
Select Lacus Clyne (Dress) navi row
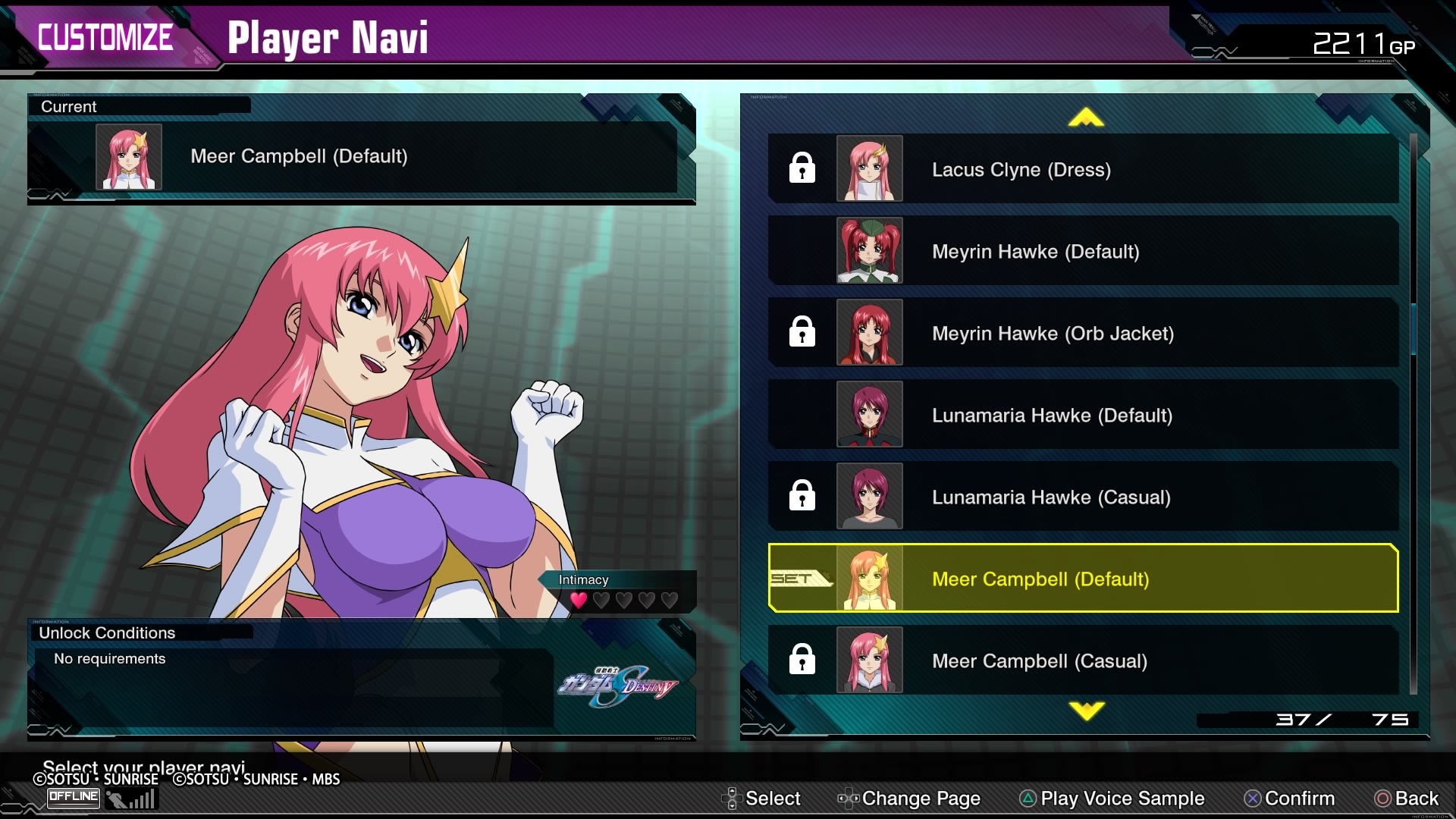pos(1083,169)
